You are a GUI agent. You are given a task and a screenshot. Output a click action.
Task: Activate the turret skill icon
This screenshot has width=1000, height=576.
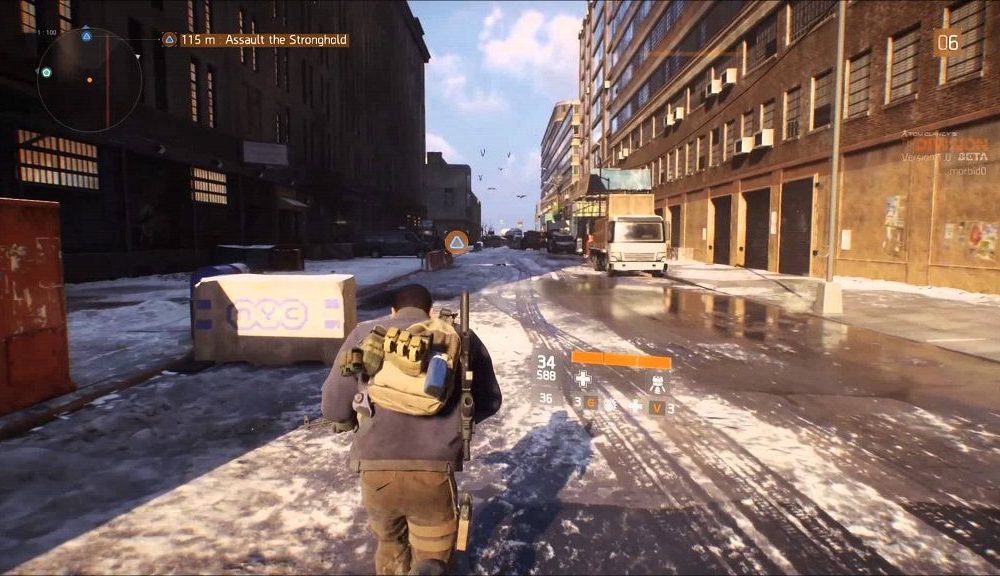[657, 382]
